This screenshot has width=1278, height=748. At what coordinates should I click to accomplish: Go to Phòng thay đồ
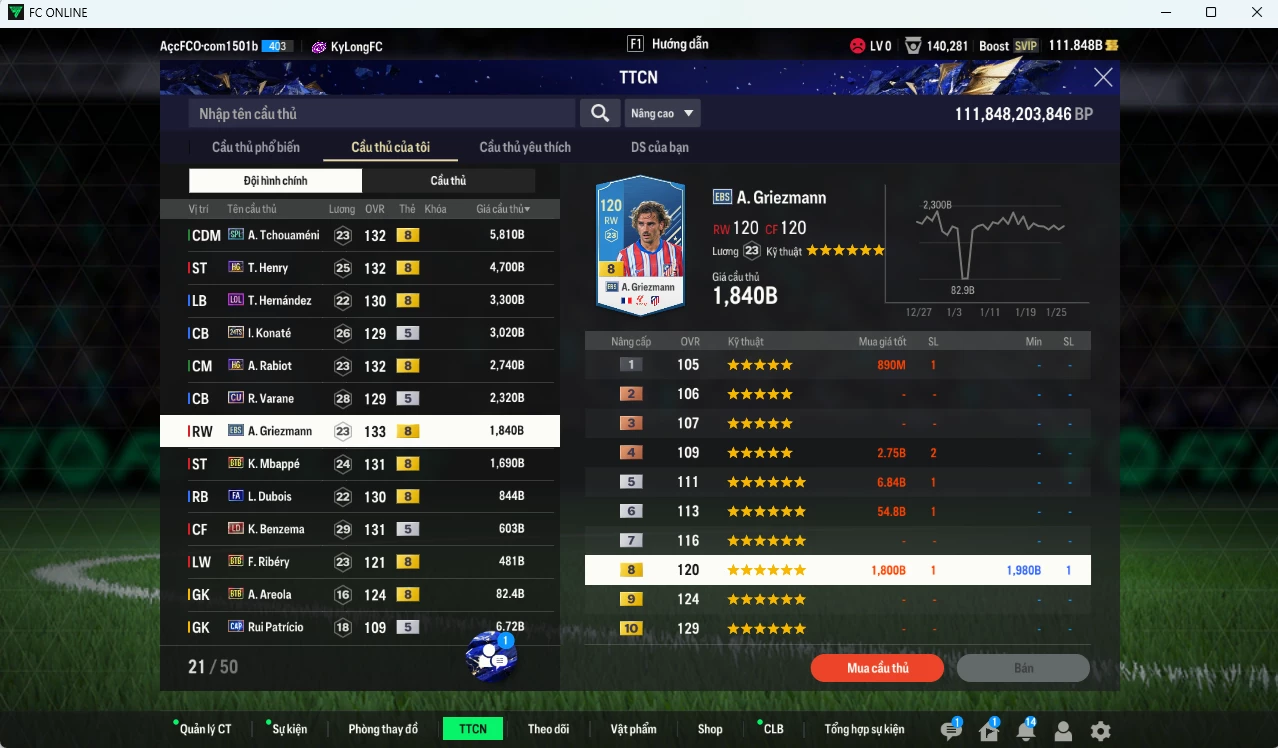click(x=383, y=729)
